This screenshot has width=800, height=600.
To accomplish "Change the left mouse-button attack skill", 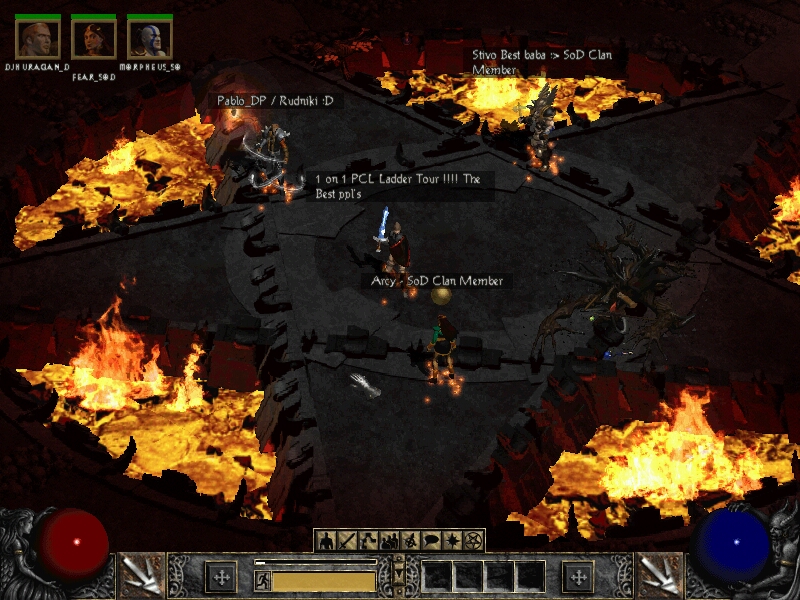I will click(140, 576).
